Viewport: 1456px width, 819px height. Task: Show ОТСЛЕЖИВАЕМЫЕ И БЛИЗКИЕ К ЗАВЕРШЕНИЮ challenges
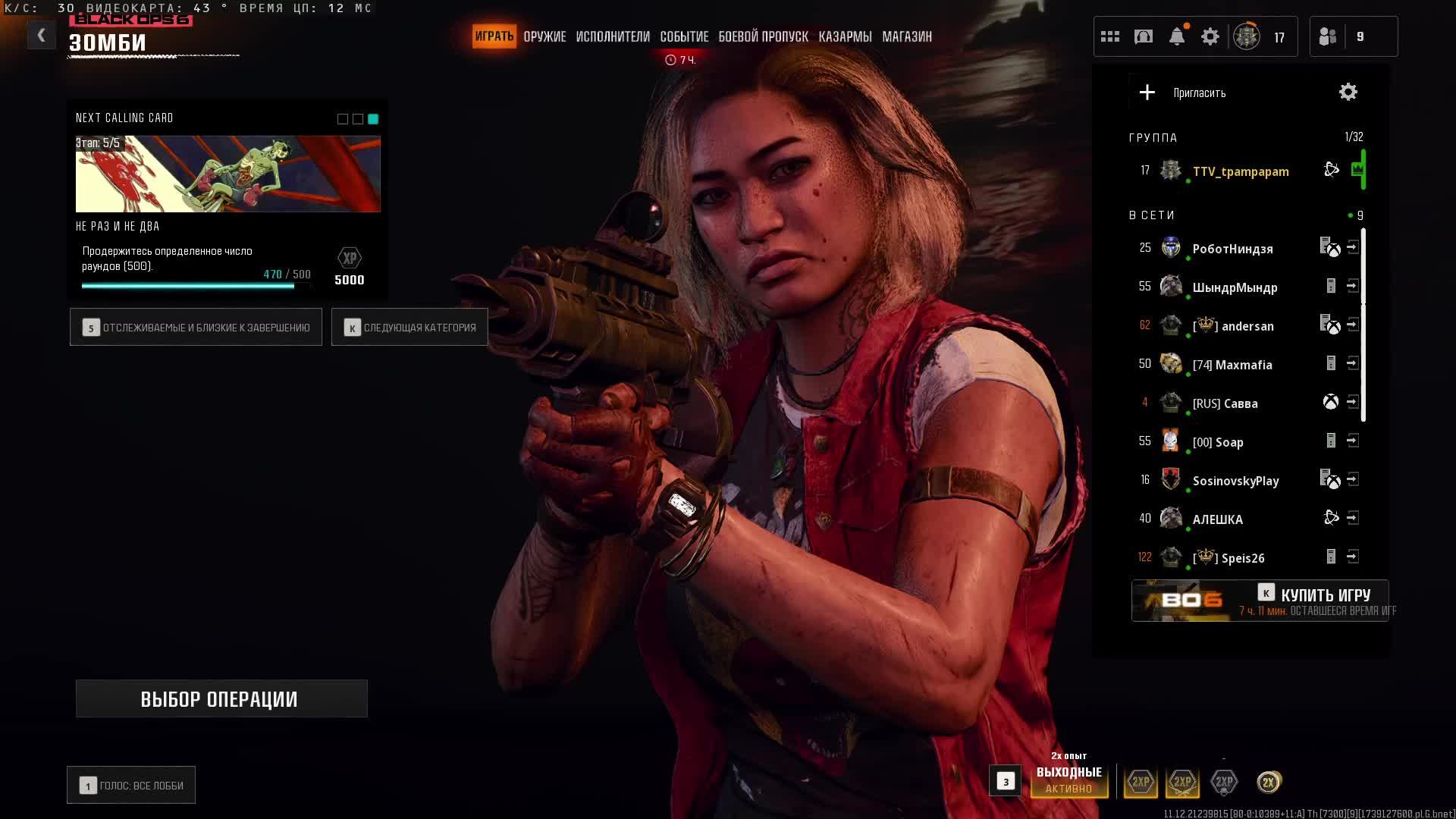click(196, 328)
